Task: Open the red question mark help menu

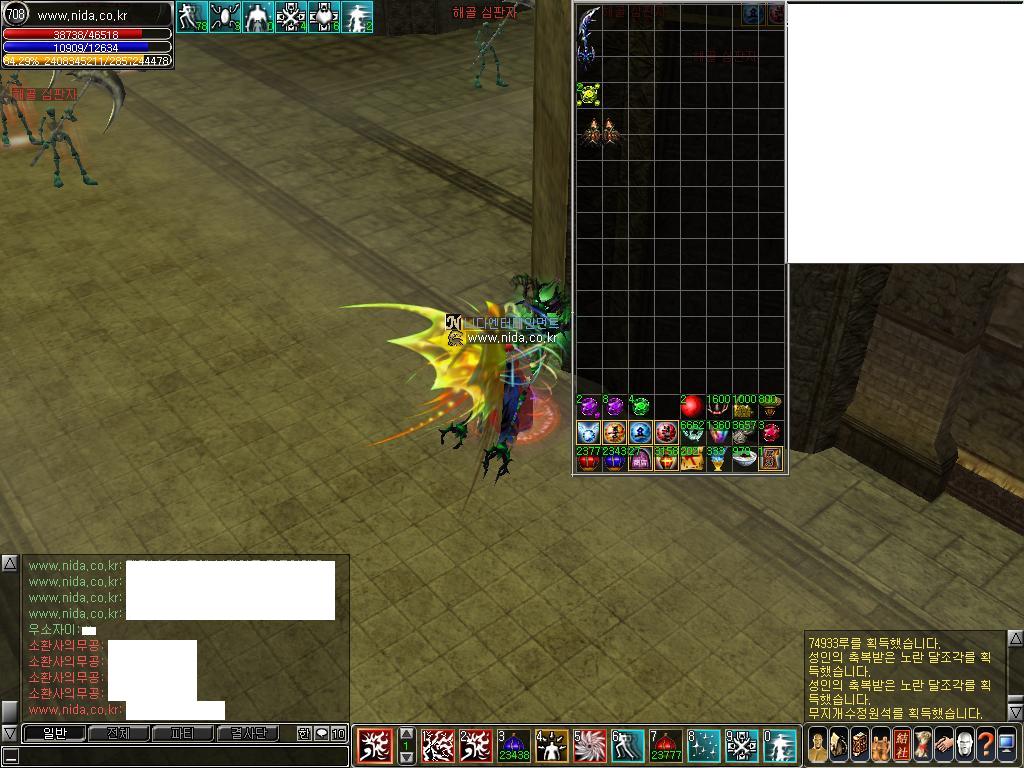Action: coord(986,745)
